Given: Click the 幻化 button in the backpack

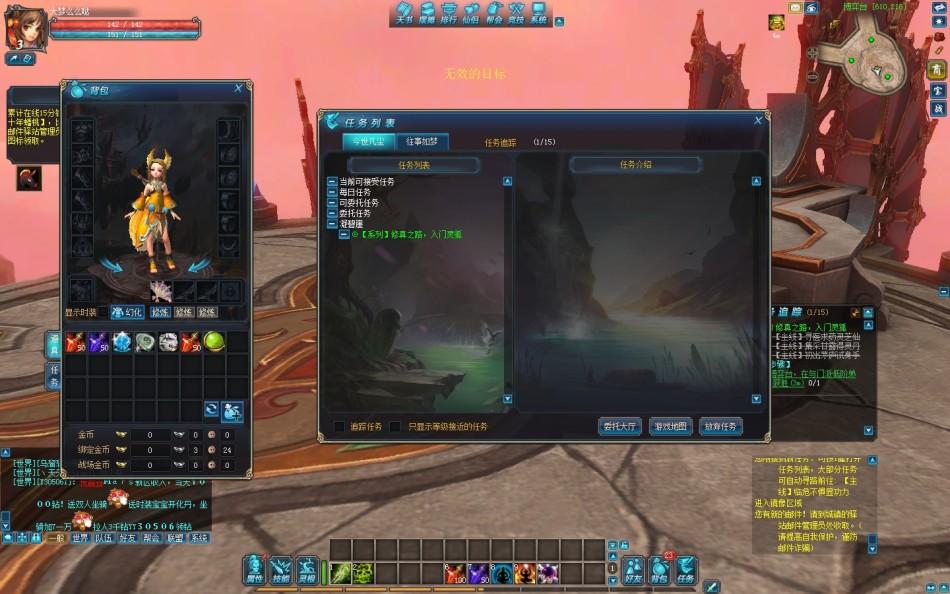Looking at the screenshot, I should pyautogui.click(x=126, y=312).
